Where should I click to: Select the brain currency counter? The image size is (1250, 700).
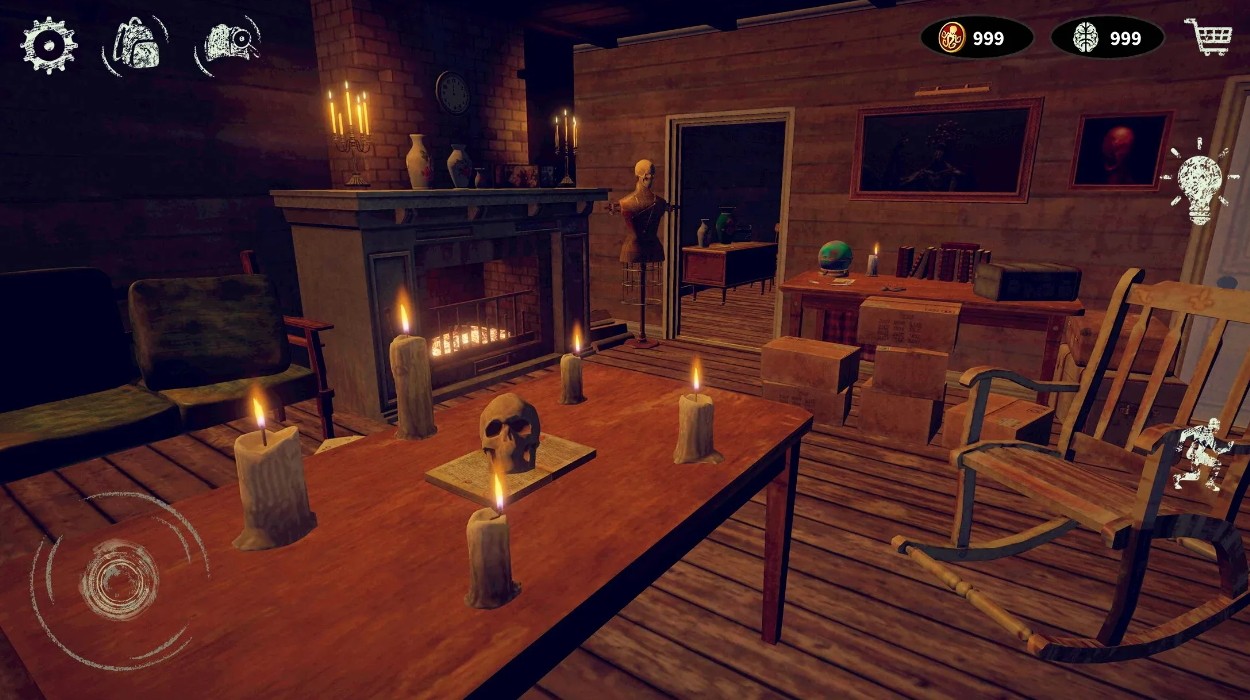click(x=1107, y=38)
